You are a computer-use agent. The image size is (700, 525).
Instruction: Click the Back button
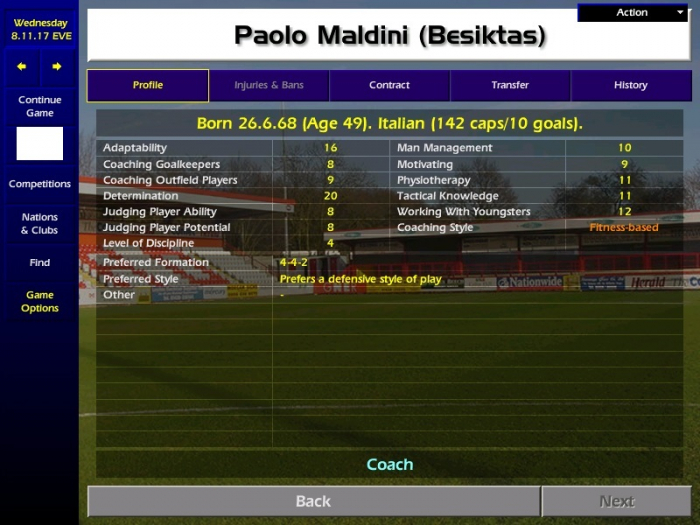[313, 501]
